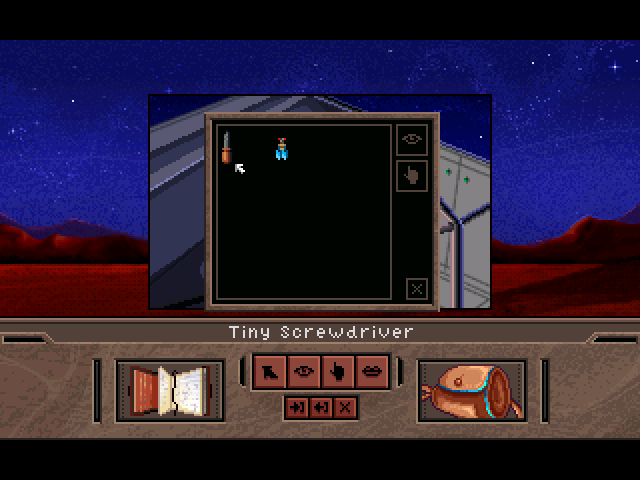Screen dimensions: 640x480
Task: Open the journal book
Action: coord(170,388)
